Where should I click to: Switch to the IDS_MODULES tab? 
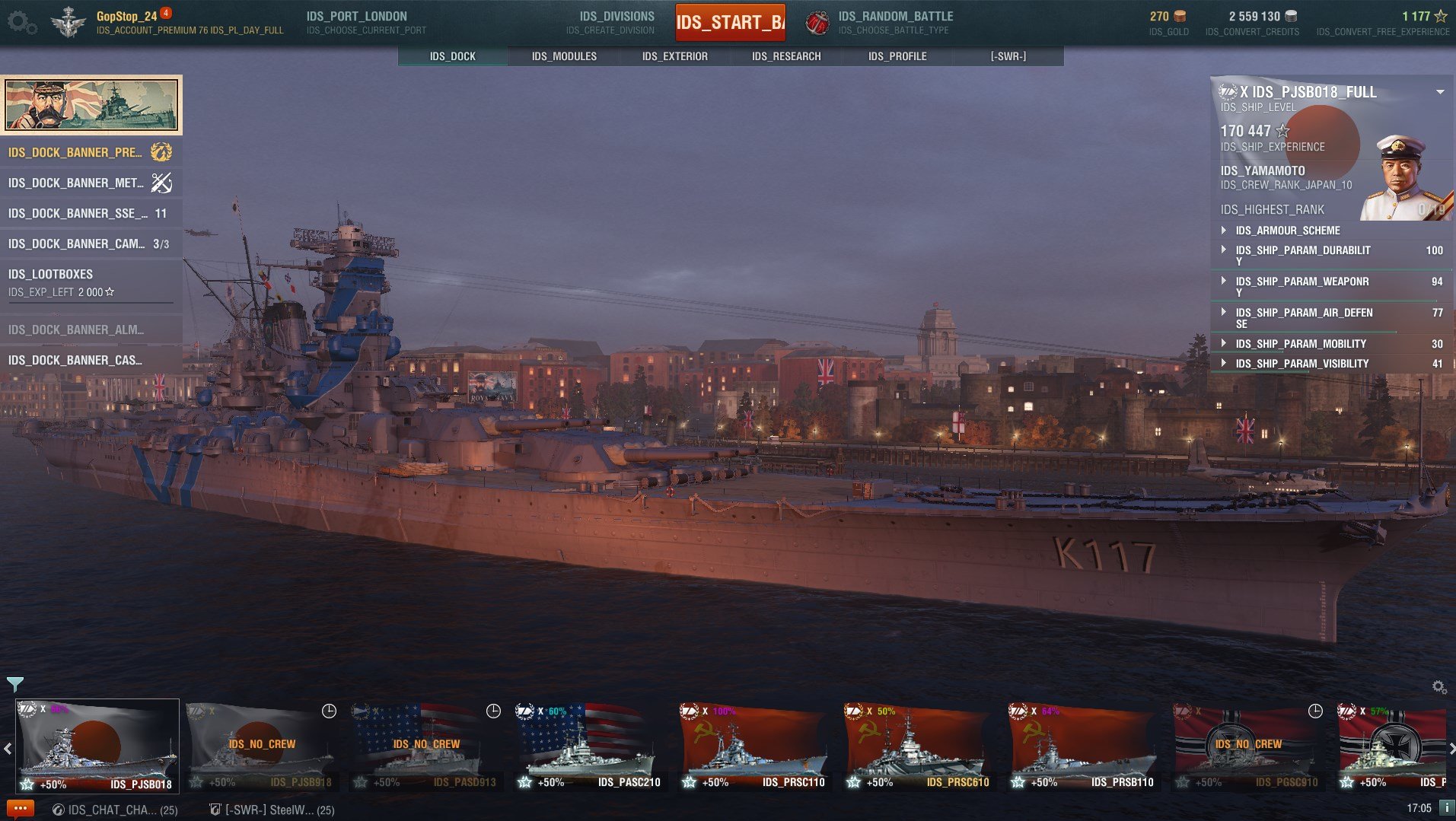564,56
